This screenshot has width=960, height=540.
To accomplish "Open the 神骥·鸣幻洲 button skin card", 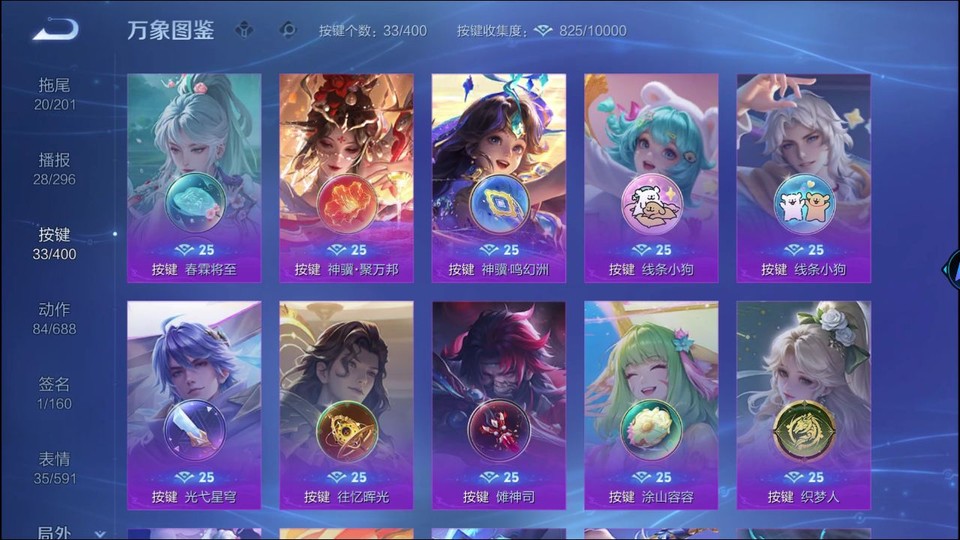I will pyautogui.click(x=499, y=178).
